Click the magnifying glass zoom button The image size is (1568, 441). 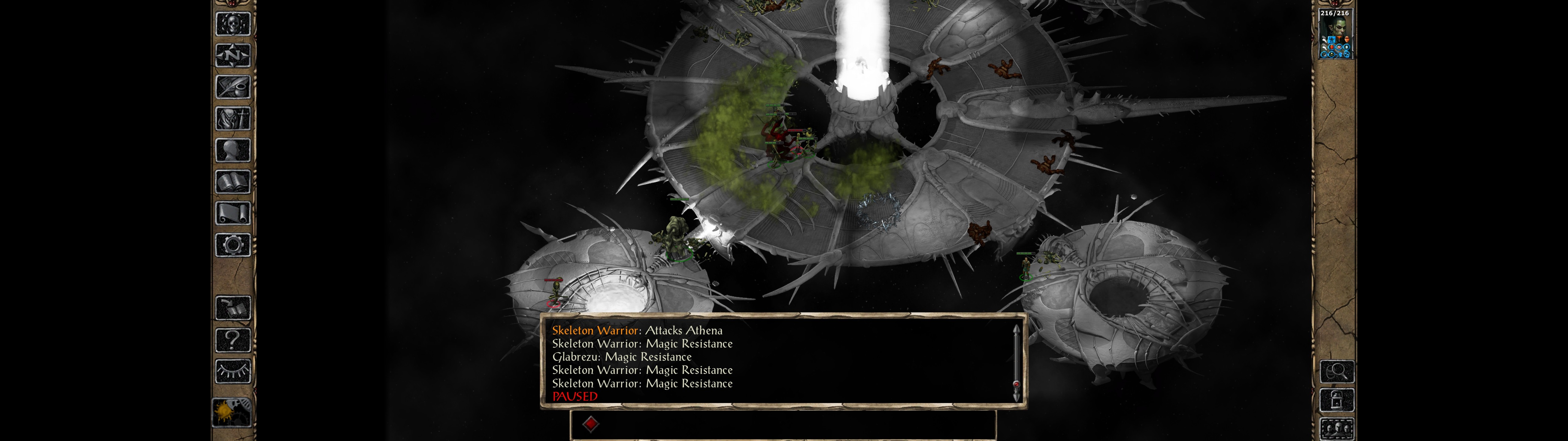pos(1337,371)
